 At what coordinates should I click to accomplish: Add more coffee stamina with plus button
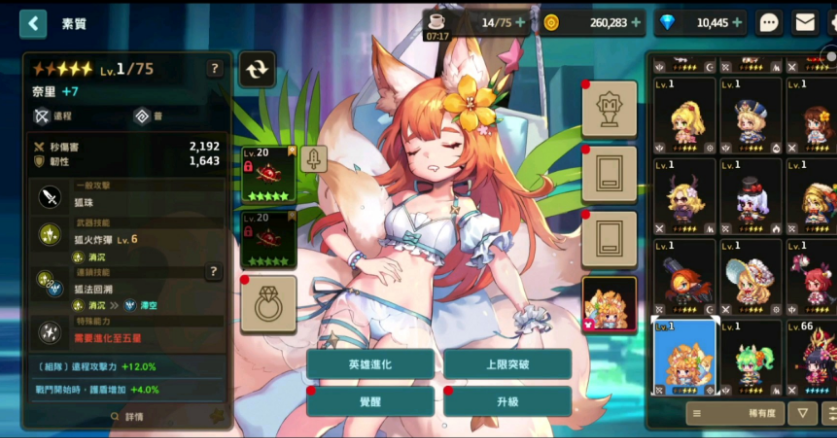(x=519, y=22)
